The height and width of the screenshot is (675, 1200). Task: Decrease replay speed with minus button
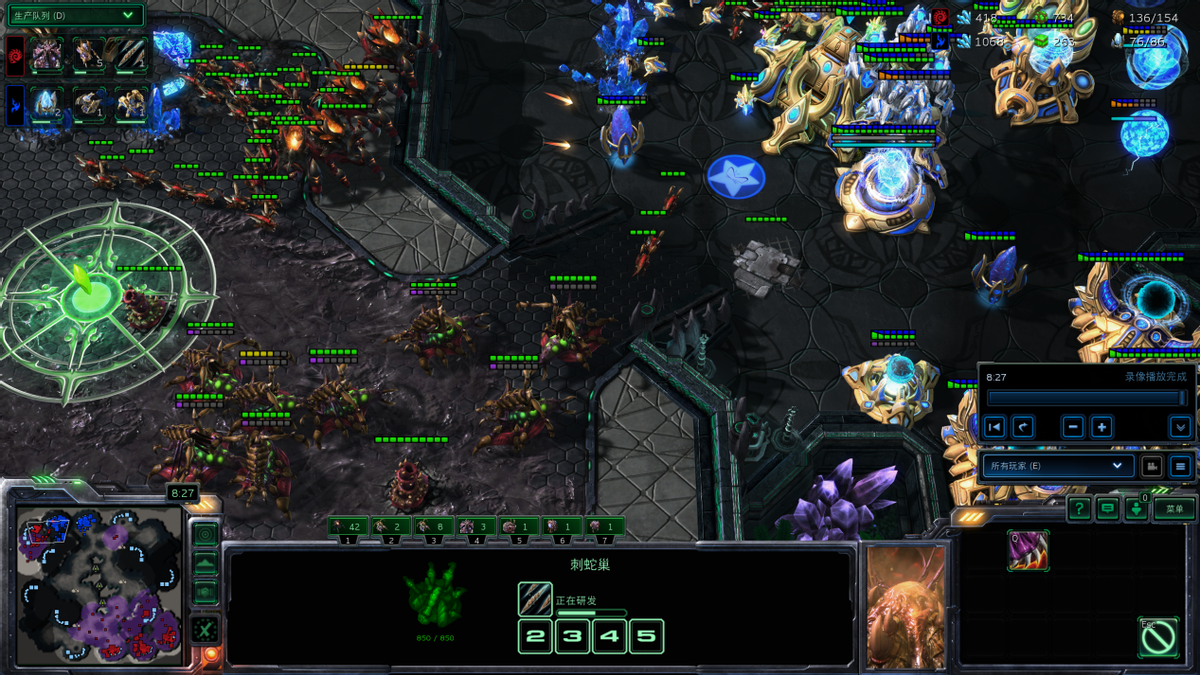[1073, 427]
